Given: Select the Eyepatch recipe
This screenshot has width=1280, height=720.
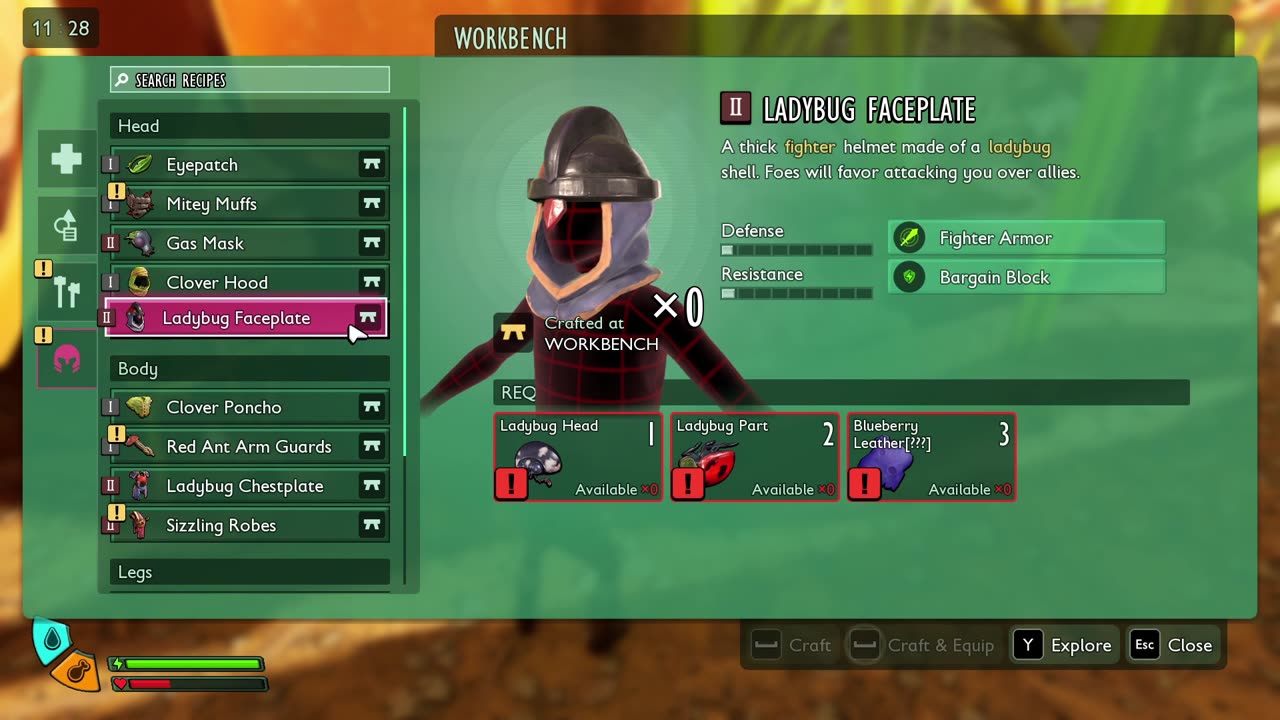Looking at the screenshot, I should 246,165.
